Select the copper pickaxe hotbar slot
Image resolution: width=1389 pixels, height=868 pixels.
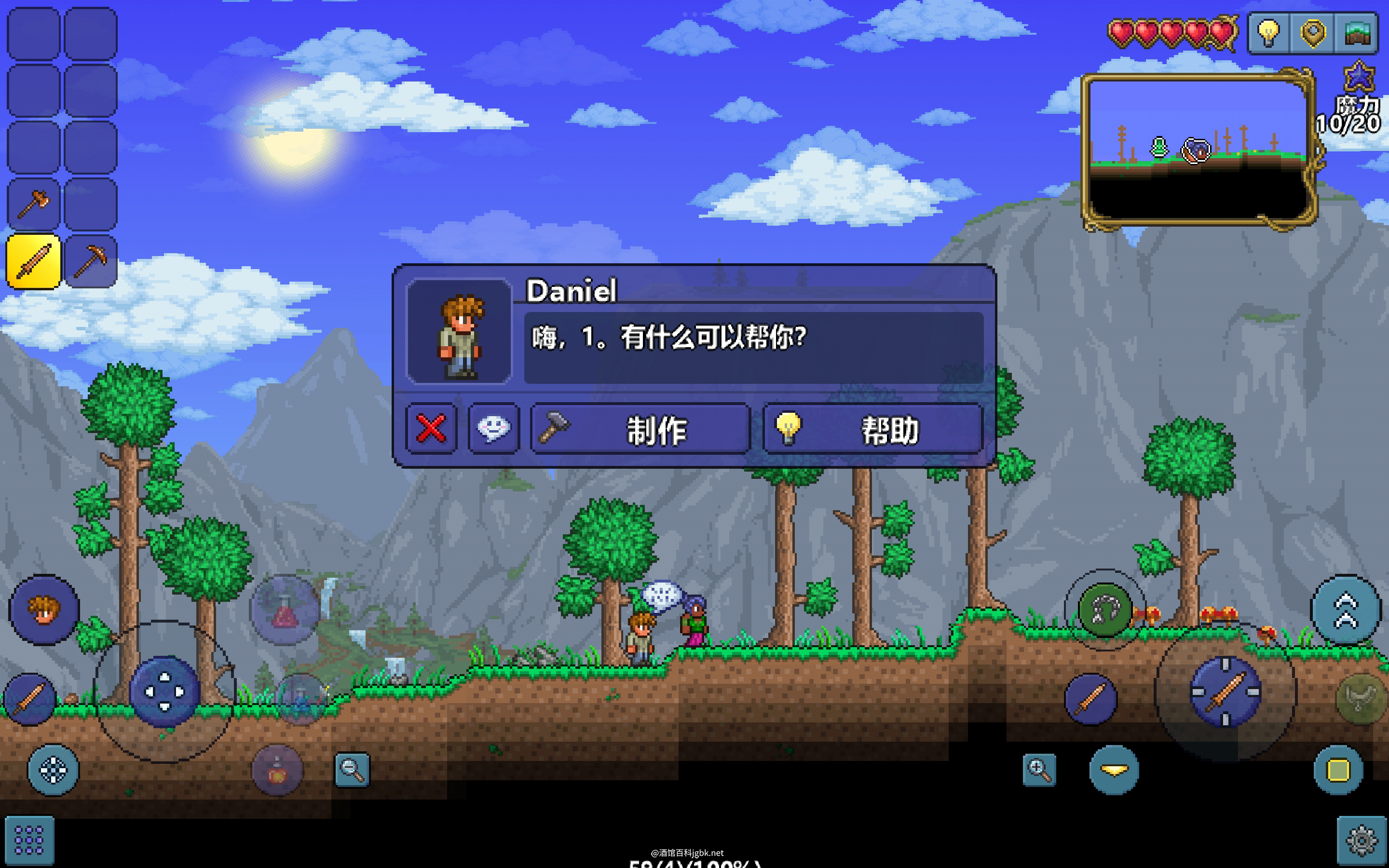[x=91, y=261]
